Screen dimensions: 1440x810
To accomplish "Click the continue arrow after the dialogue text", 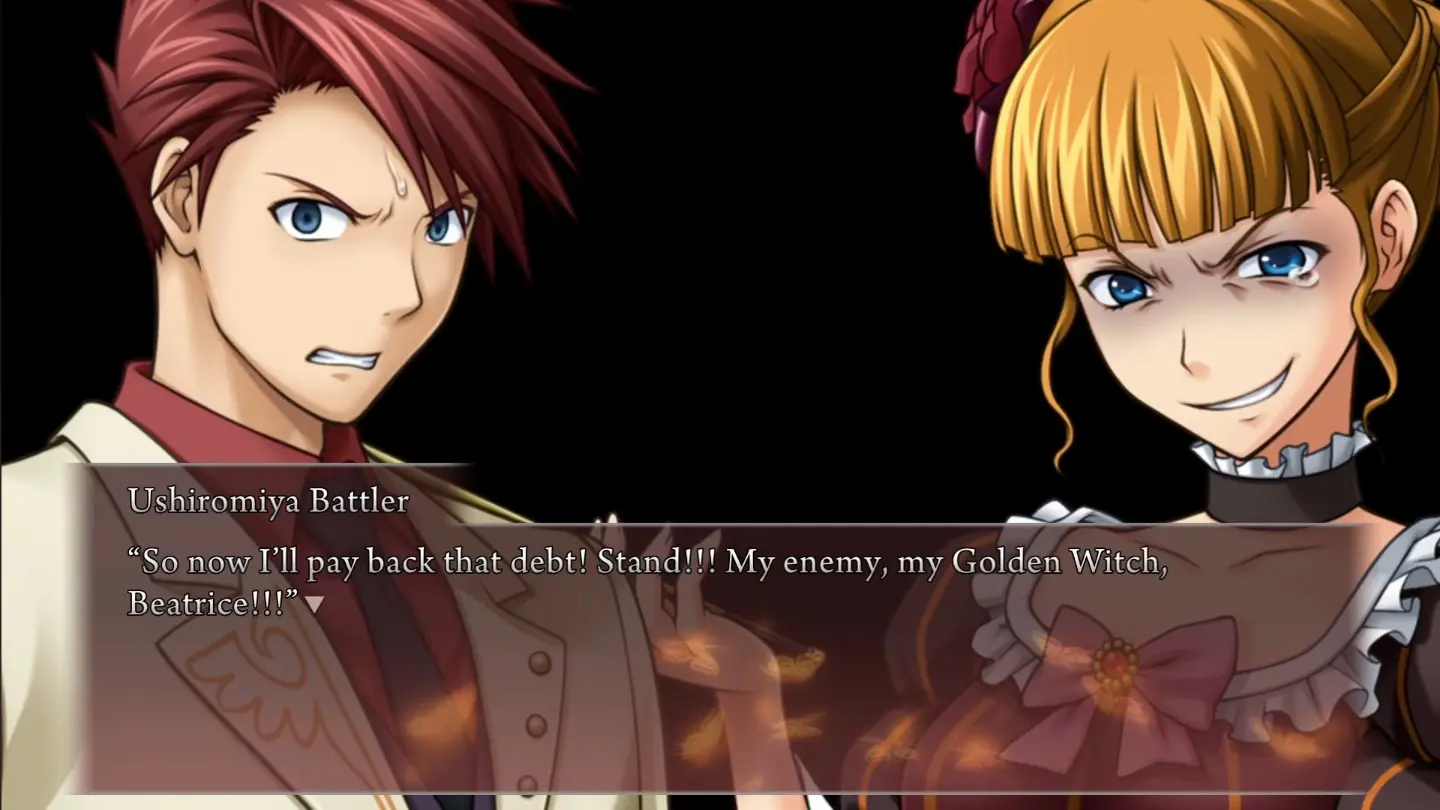I will [x=314, y=604].
